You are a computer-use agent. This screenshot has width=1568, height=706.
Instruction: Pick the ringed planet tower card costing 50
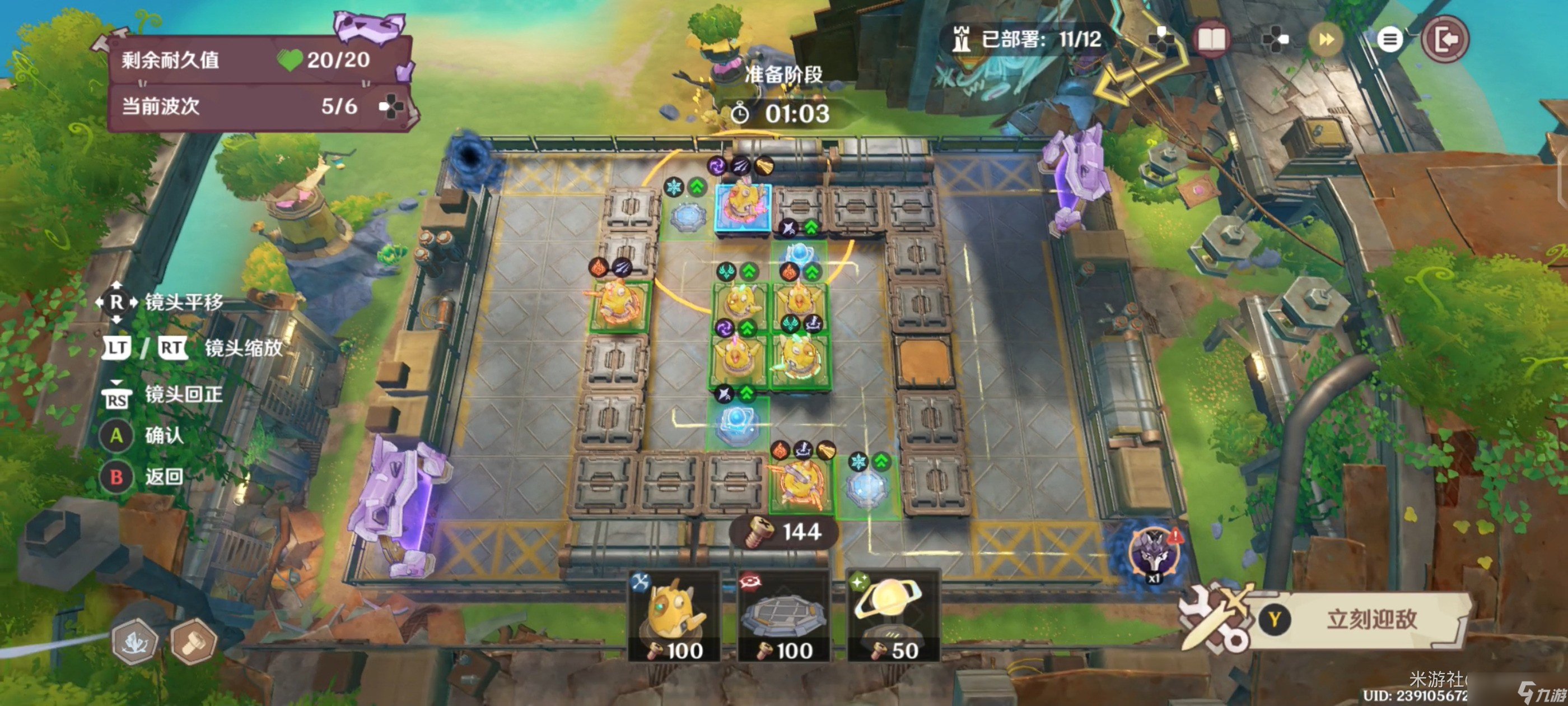892,616
